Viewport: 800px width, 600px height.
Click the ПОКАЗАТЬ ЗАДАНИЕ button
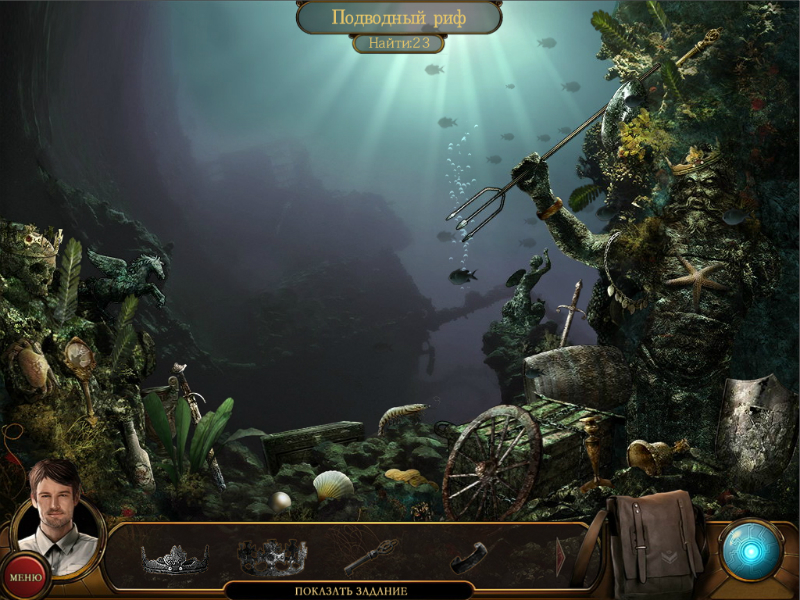coord(351,591)
